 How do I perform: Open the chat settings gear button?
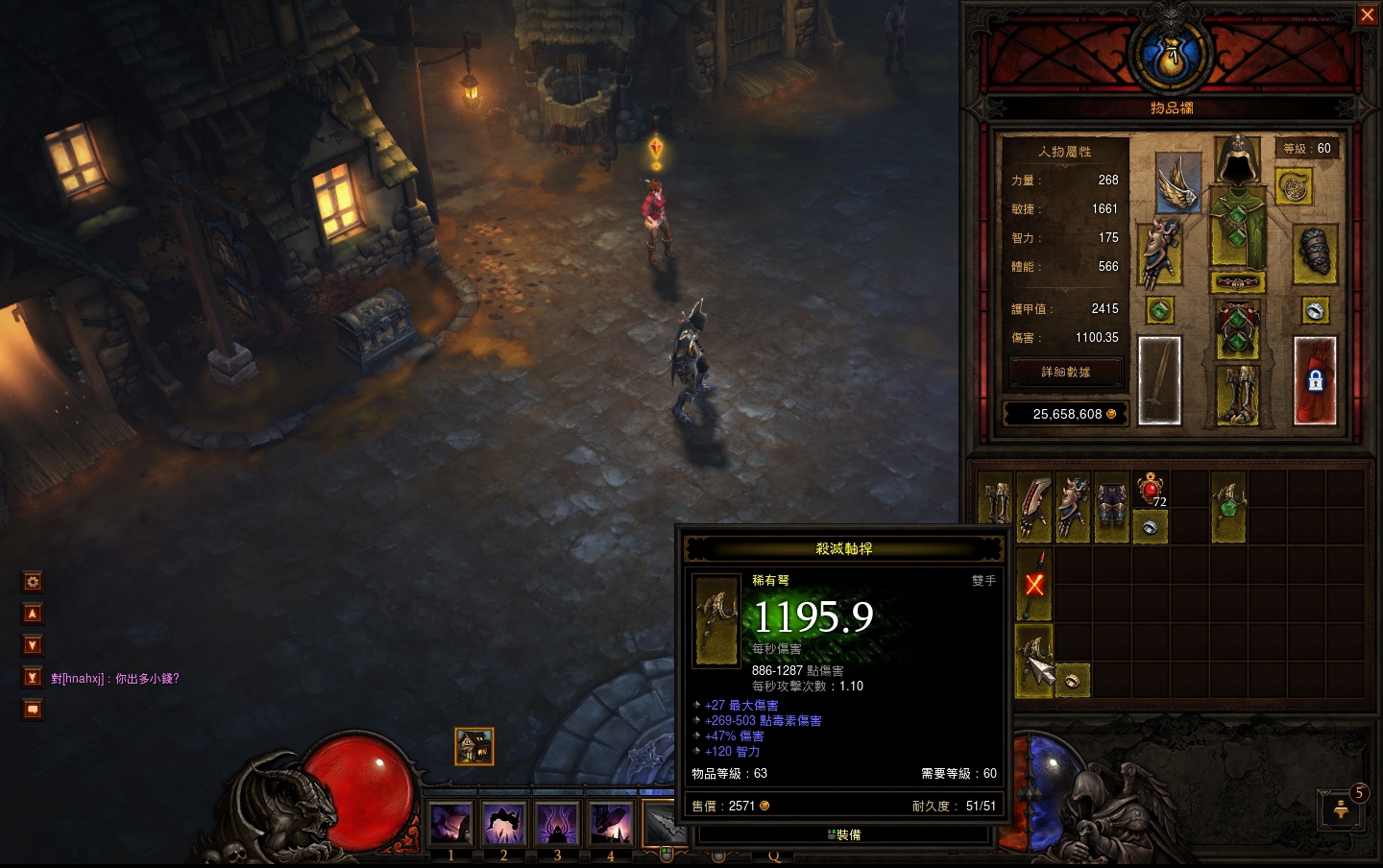(33, 582)
